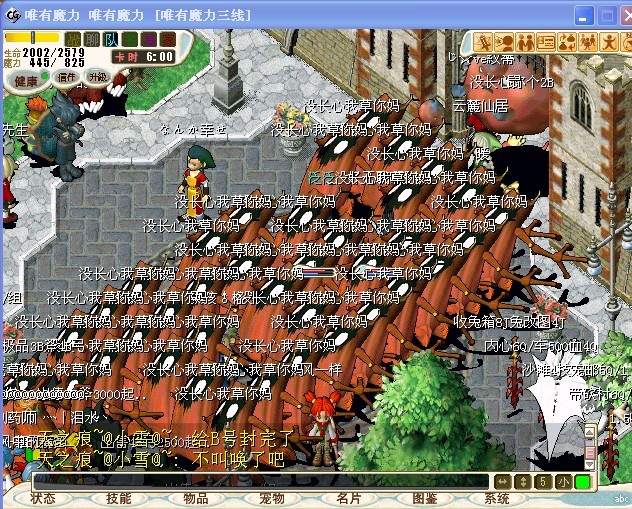Viewport: 632px width, 509px height.
Task: Open the 信件 mail button
Action: click(67, 77)
